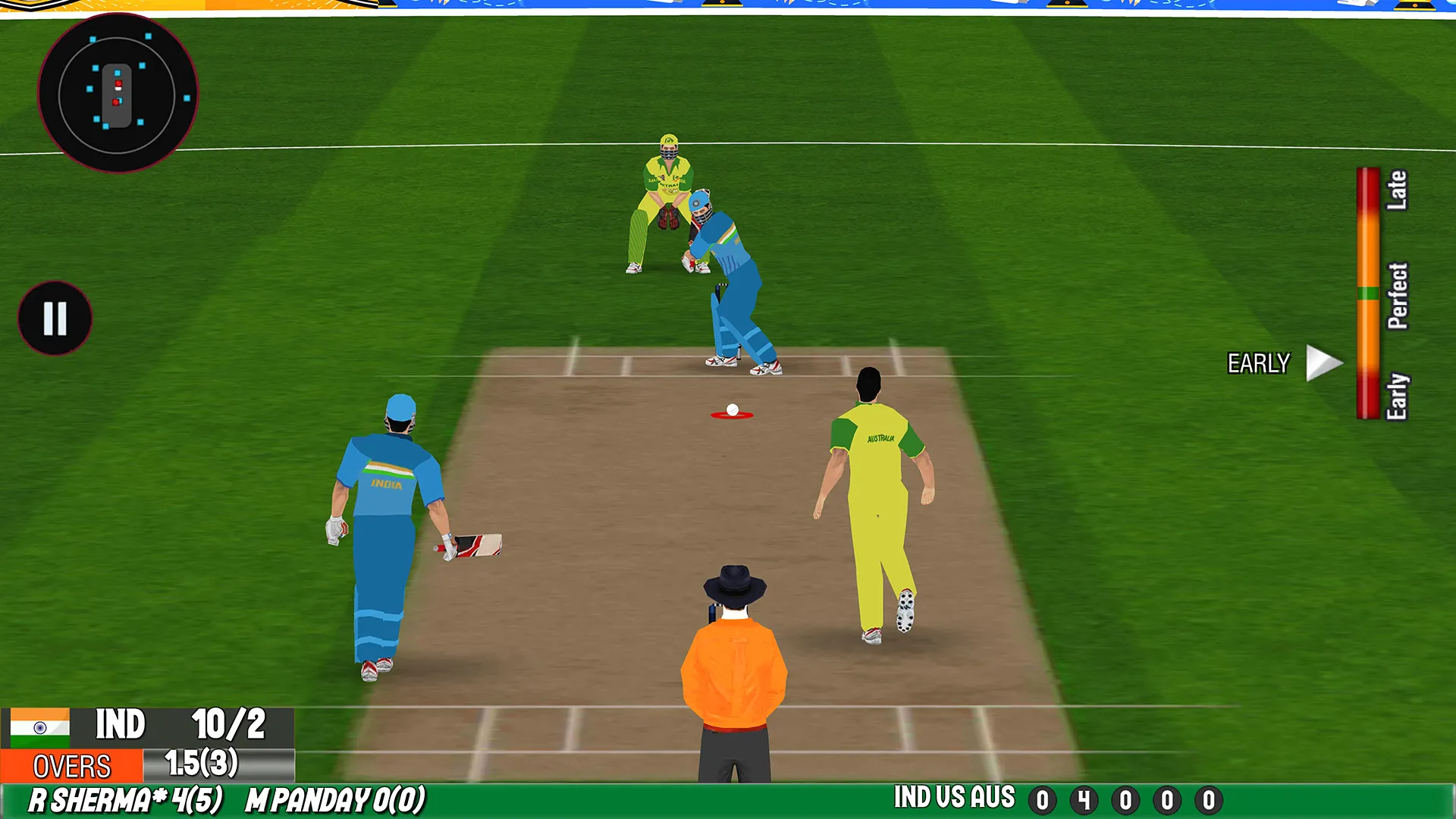Viewport: 1456px width, 819px height.
Task: Open the IND score panel showing 10/2
Action: [x=174, y=726]
